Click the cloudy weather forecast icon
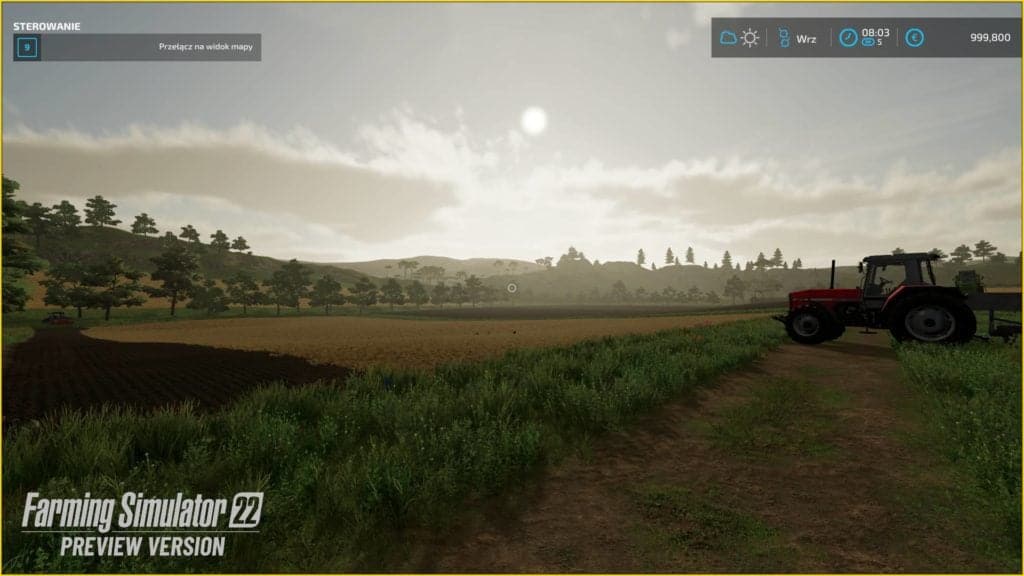The image size is (1024, 576). point(728,38)
